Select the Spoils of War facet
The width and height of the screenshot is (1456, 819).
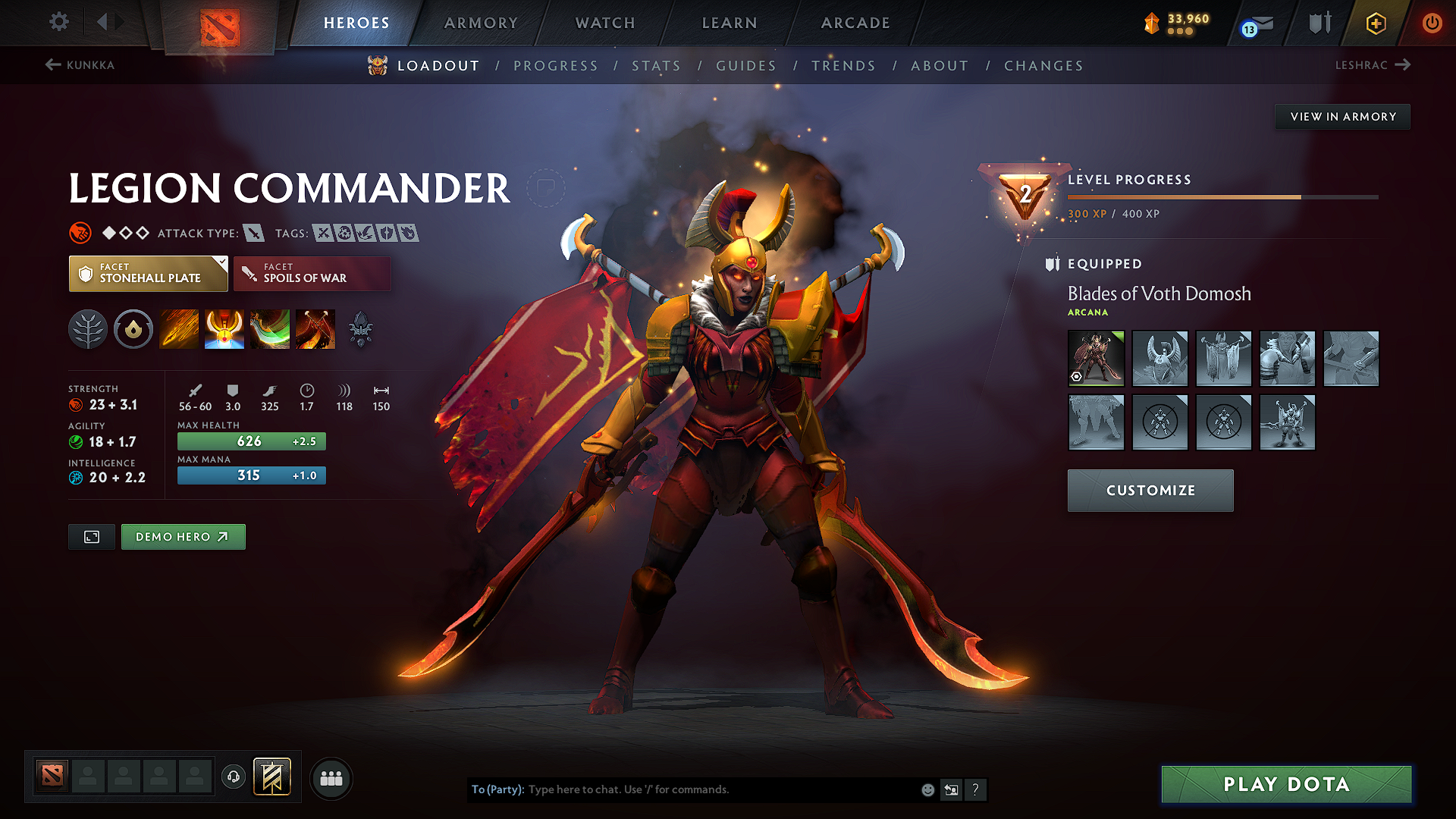[x=312, y=273]
